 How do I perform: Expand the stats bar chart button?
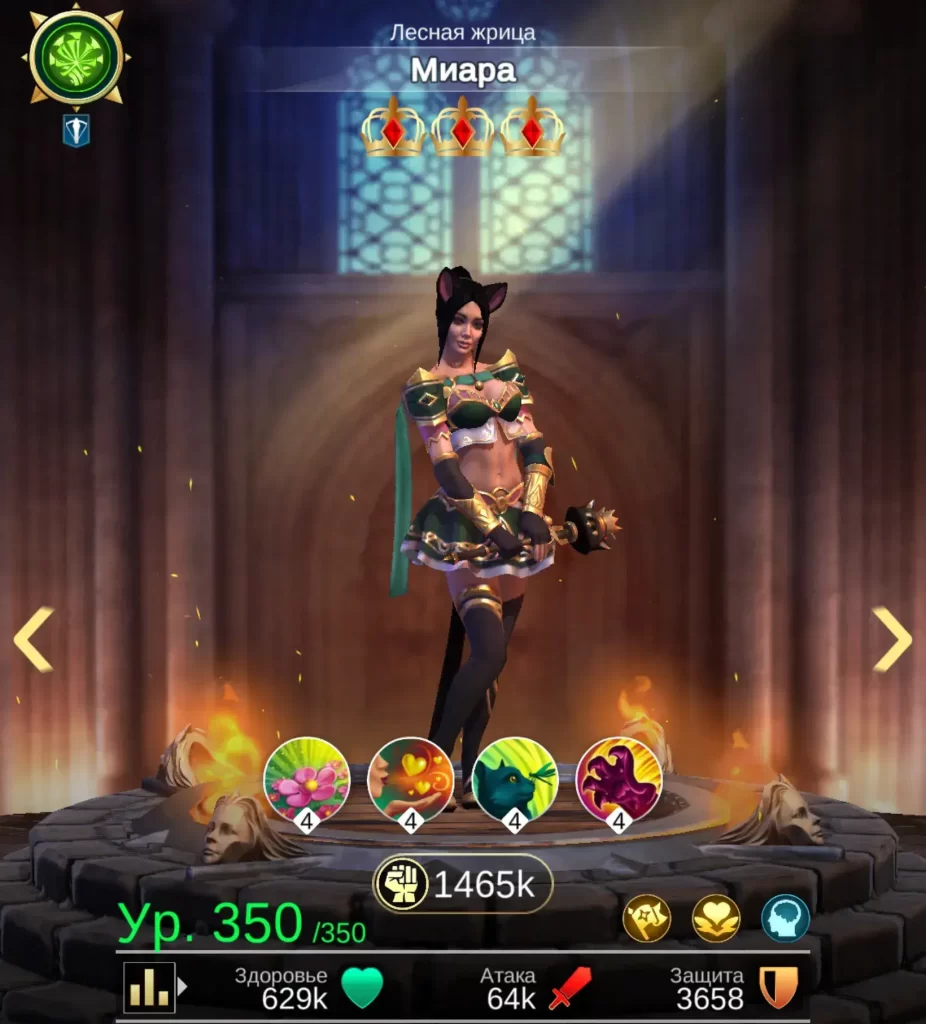pyautogui.click(x=151, y=988)
